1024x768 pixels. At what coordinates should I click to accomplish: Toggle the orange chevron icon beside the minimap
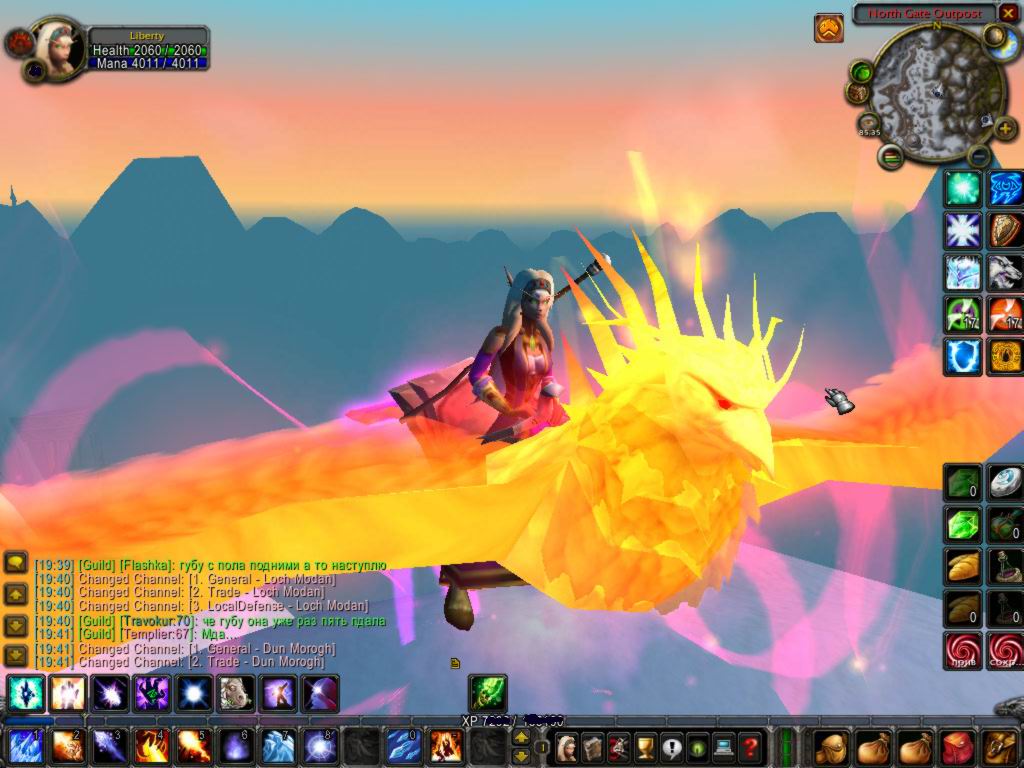click(x=828, y=28)
